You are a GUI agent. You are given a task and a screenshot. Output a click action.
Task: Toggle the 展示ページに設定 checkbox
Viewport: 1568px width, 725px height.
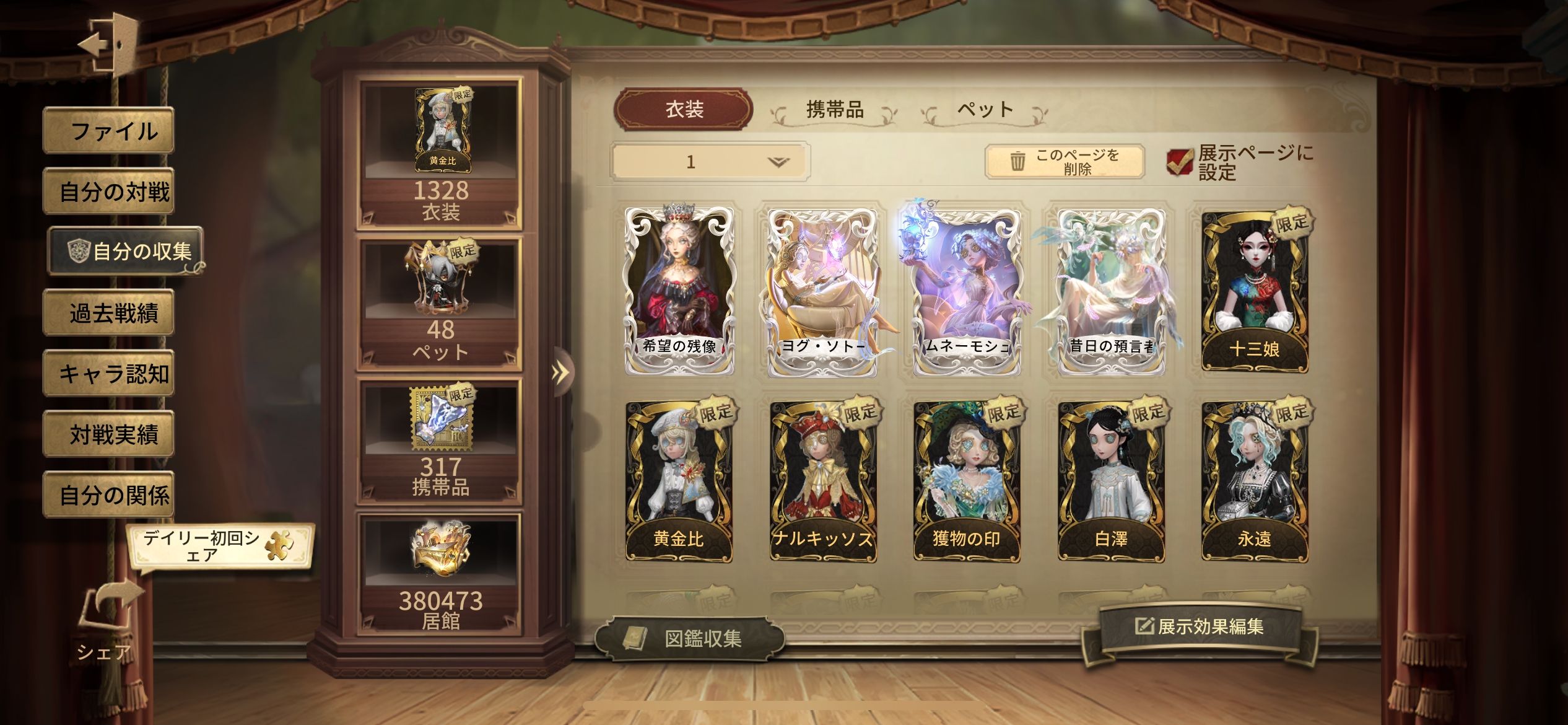pos(1180,162)
